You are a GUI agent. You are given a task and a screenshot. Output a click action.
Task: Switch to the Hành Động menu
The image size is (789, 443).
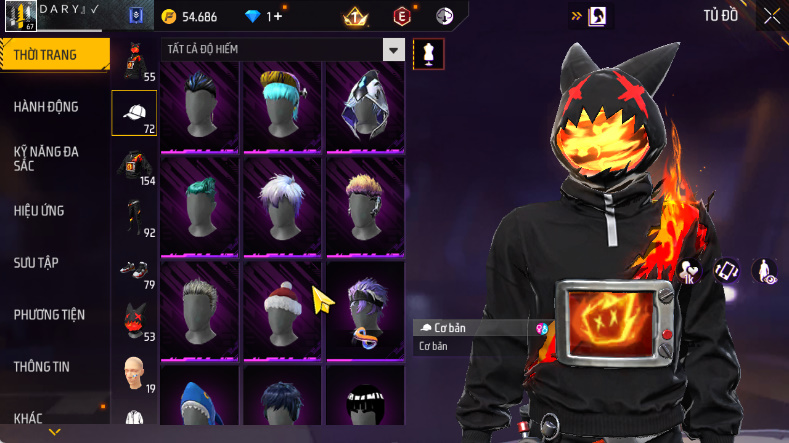point(46,107)
